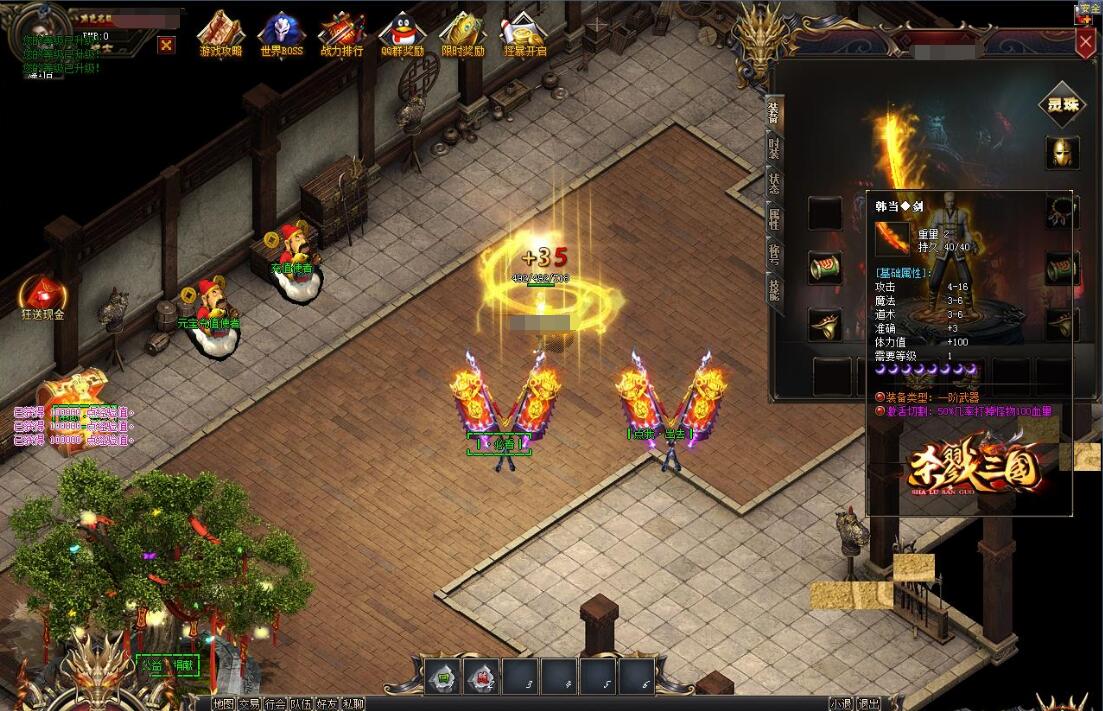Open the 世界BOSS menu

pyautogui.click(x=281, y=33)
